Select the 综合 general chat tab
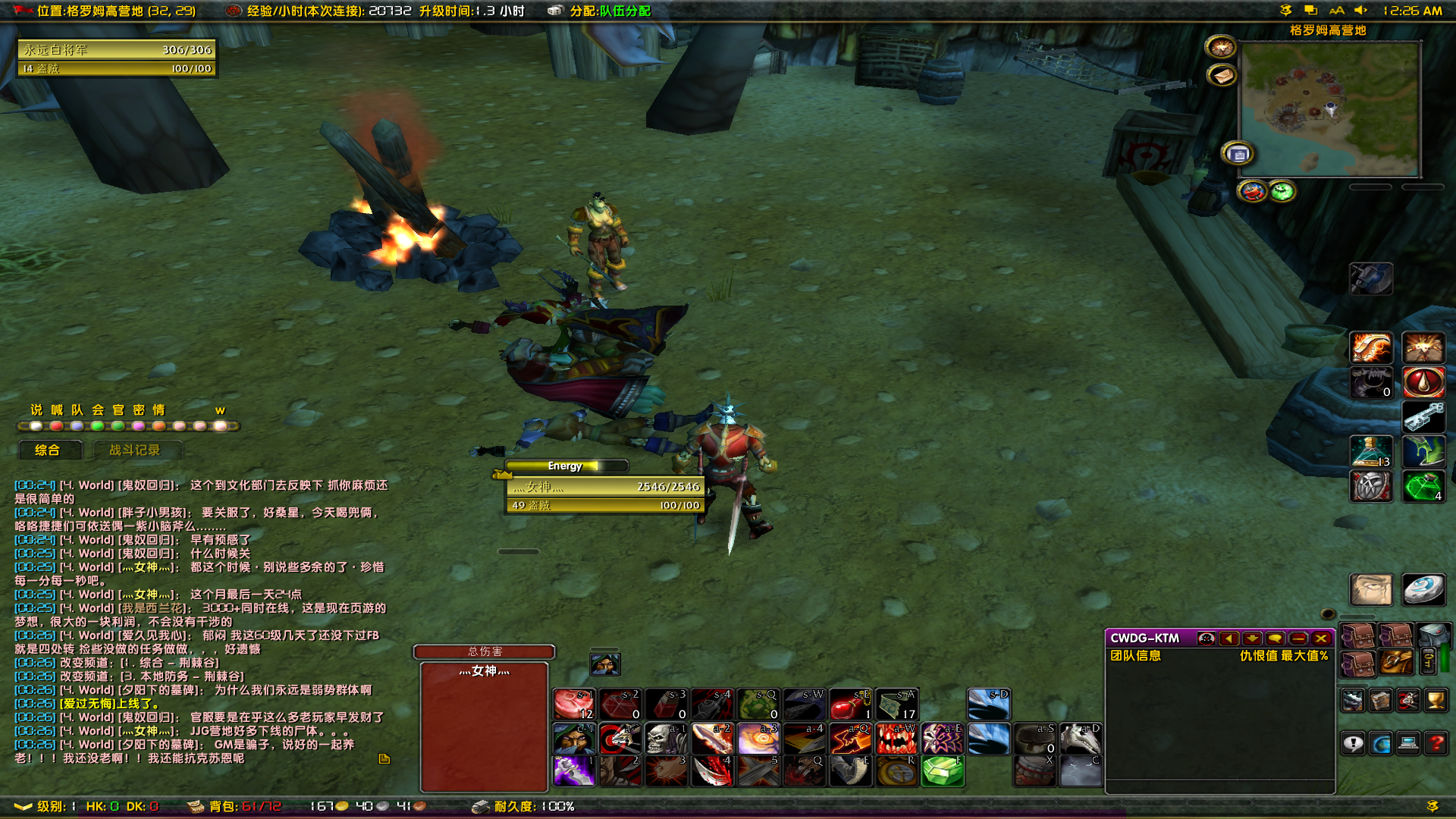Screen dimensions: 1456x819 point(48,450)
